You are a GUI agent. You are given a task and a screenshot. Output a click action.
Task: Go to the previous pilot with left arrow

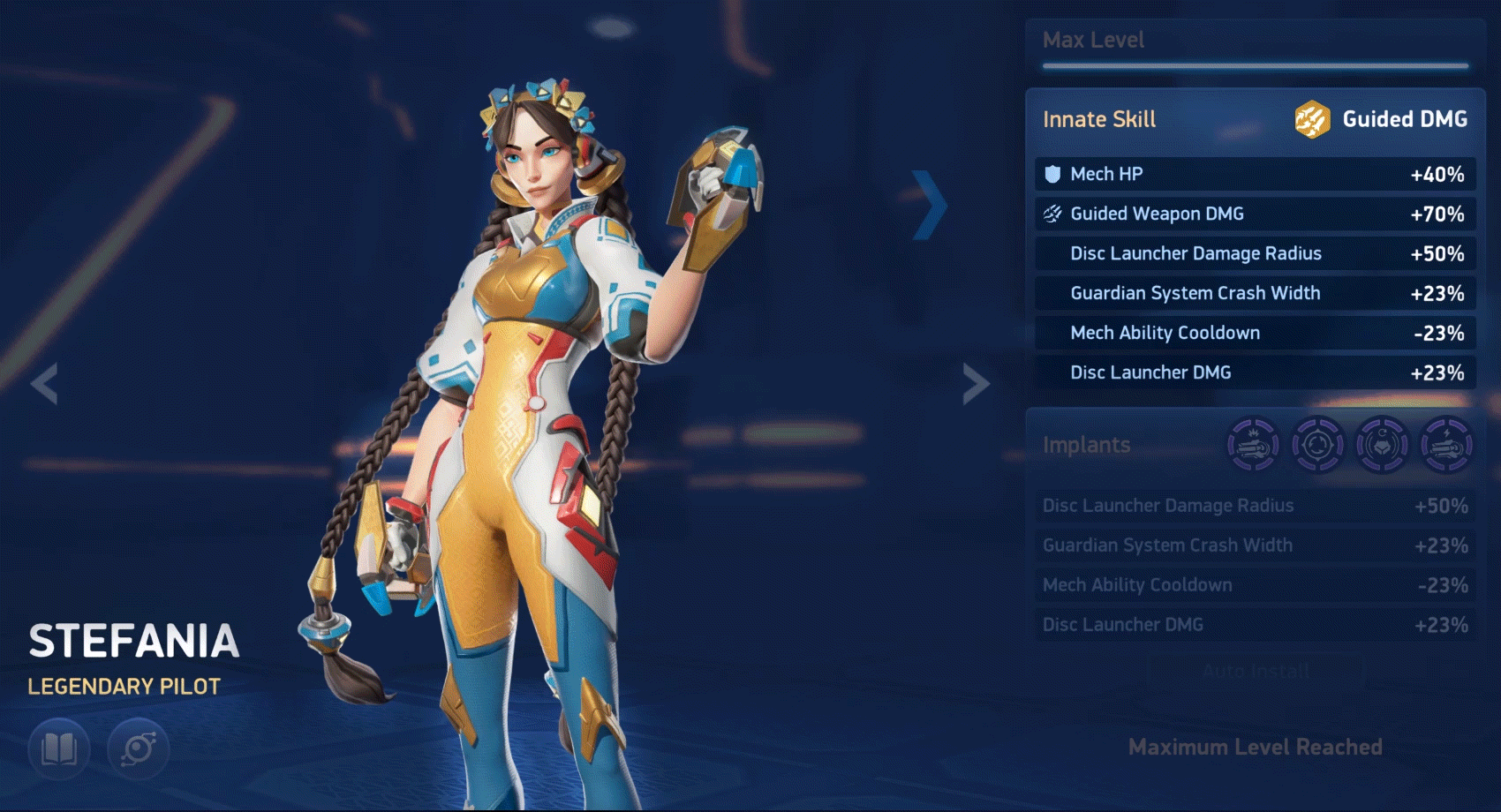tap(45, 384)
